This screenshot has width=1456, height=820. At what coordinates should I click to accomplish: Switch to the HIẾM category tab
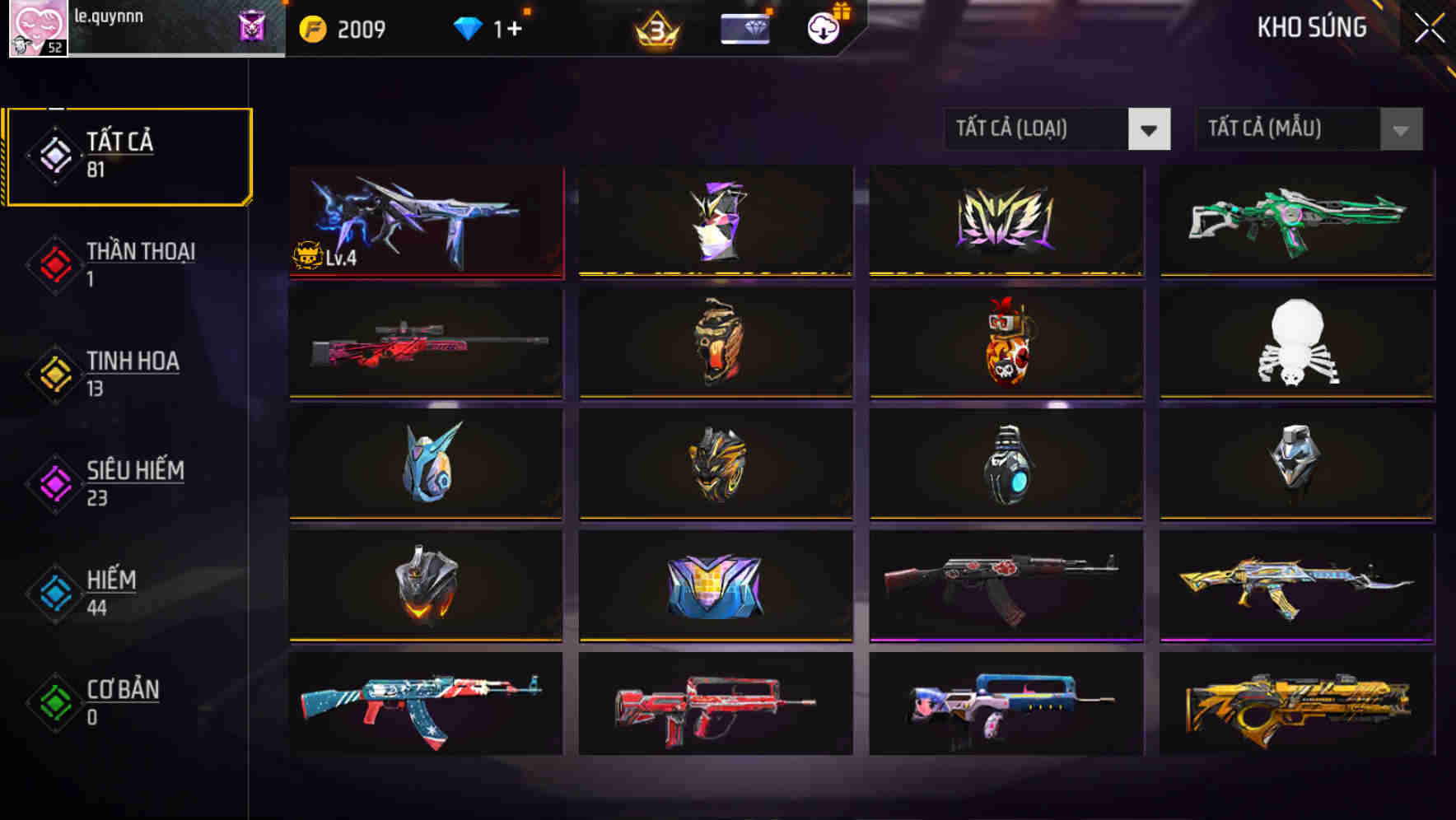click(111, 594)
